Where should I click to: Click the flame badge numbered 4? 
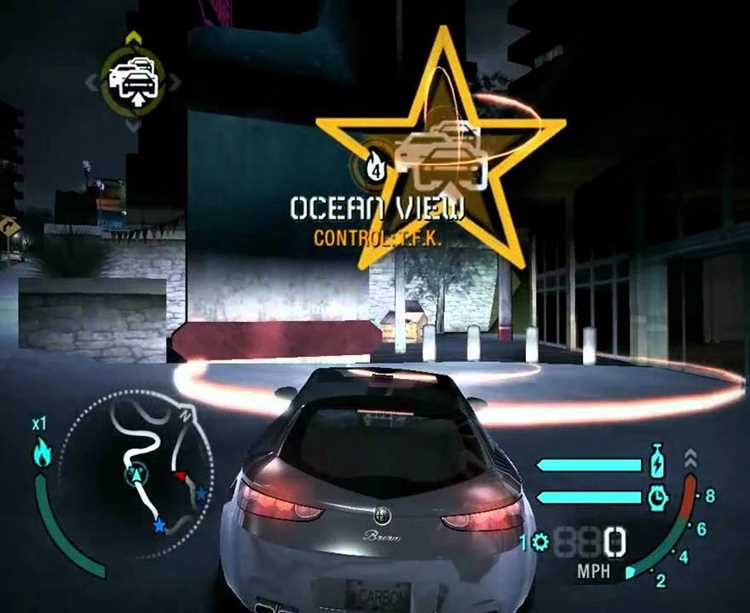click(375, 165)
